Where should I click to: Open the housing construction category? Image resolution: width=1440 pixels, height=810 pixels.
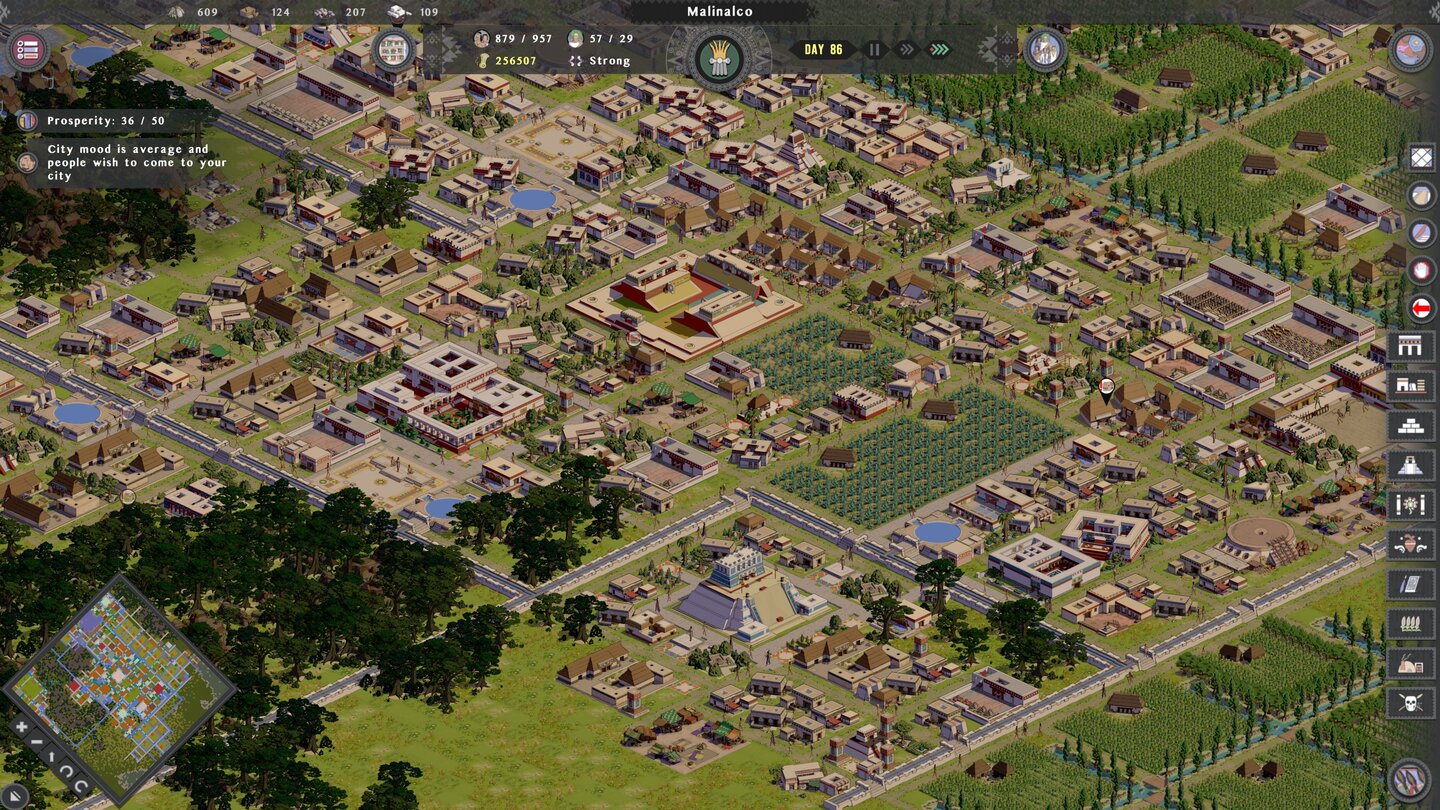pos(1415,345)
